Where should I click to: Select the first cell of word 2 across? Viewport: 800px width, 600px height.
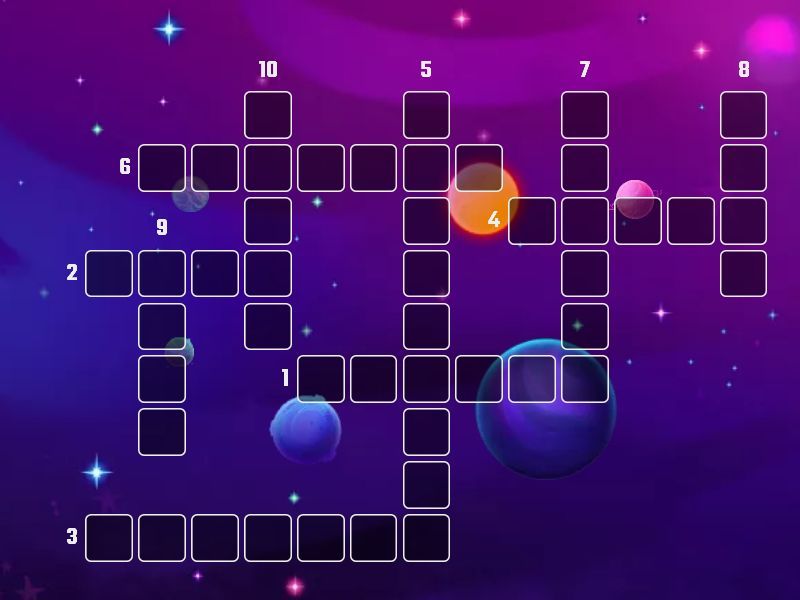(x=109, y=273)
